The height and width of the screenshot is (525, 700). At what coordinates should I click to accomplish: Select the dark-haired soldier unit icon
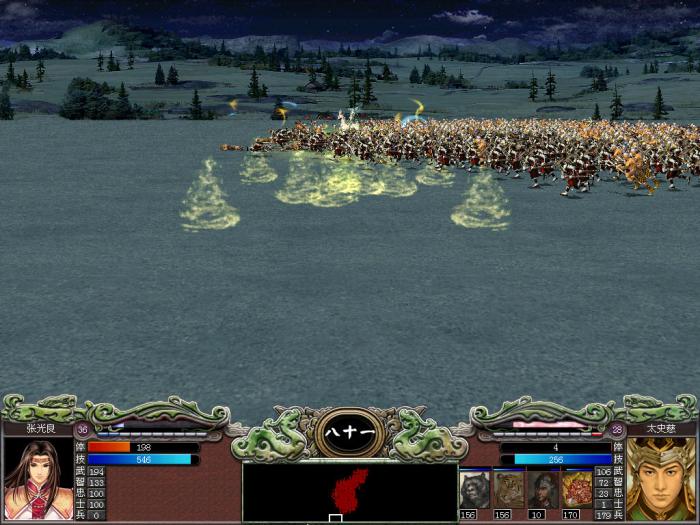pyautogui.click(x=542, y=489)
